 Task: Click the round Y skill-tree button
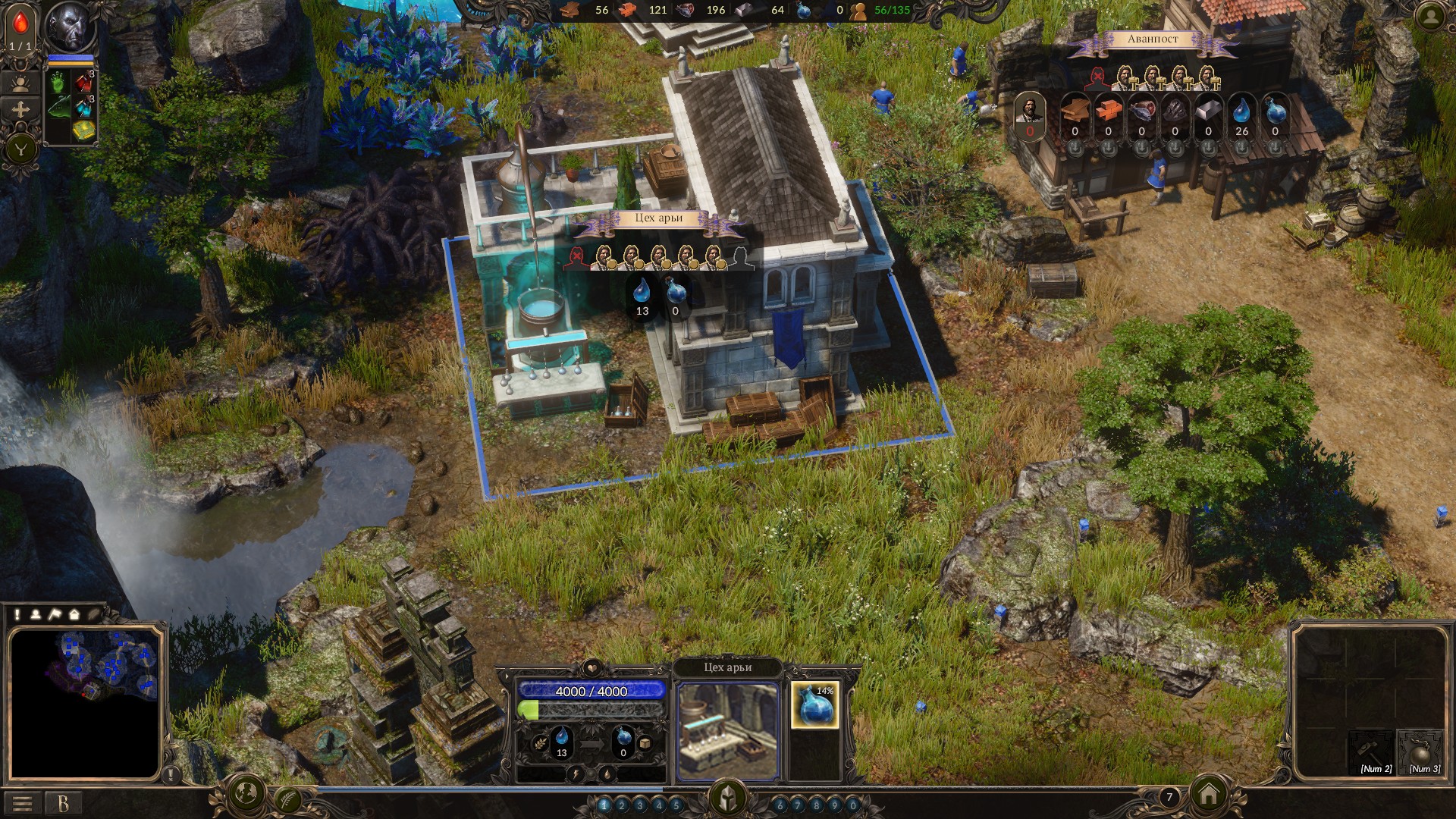(21, 149)
